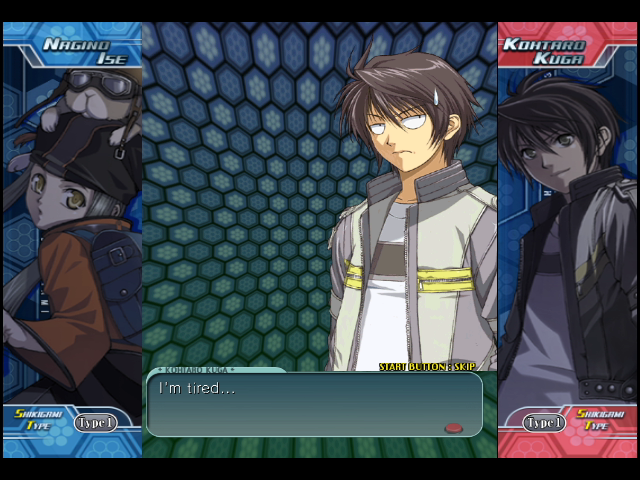Choose the Type 1 badge on blue panel

coord(95,423)
